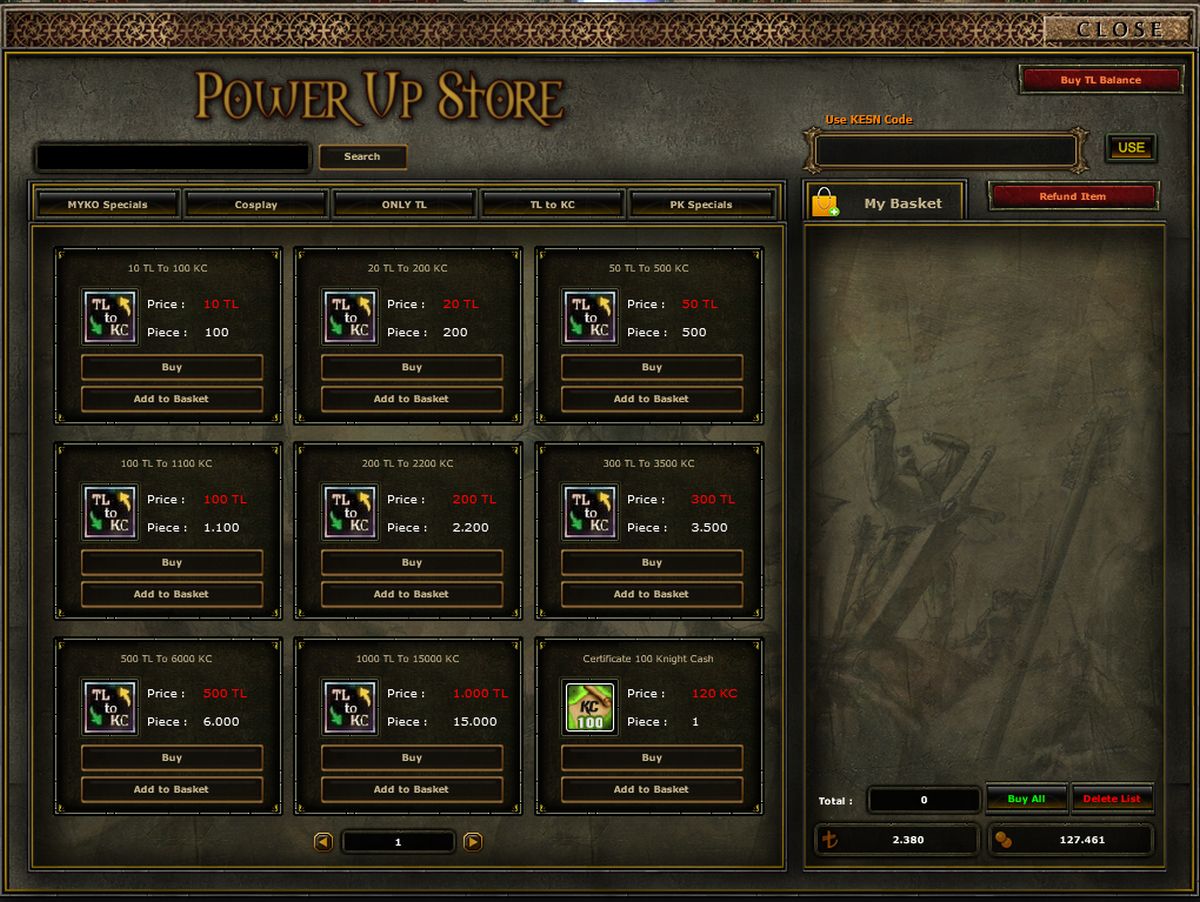Buy the Certificate 100 Knight Cash item
The width and height of the screenshot is (1200, 902).
click(x=652, y=758)
